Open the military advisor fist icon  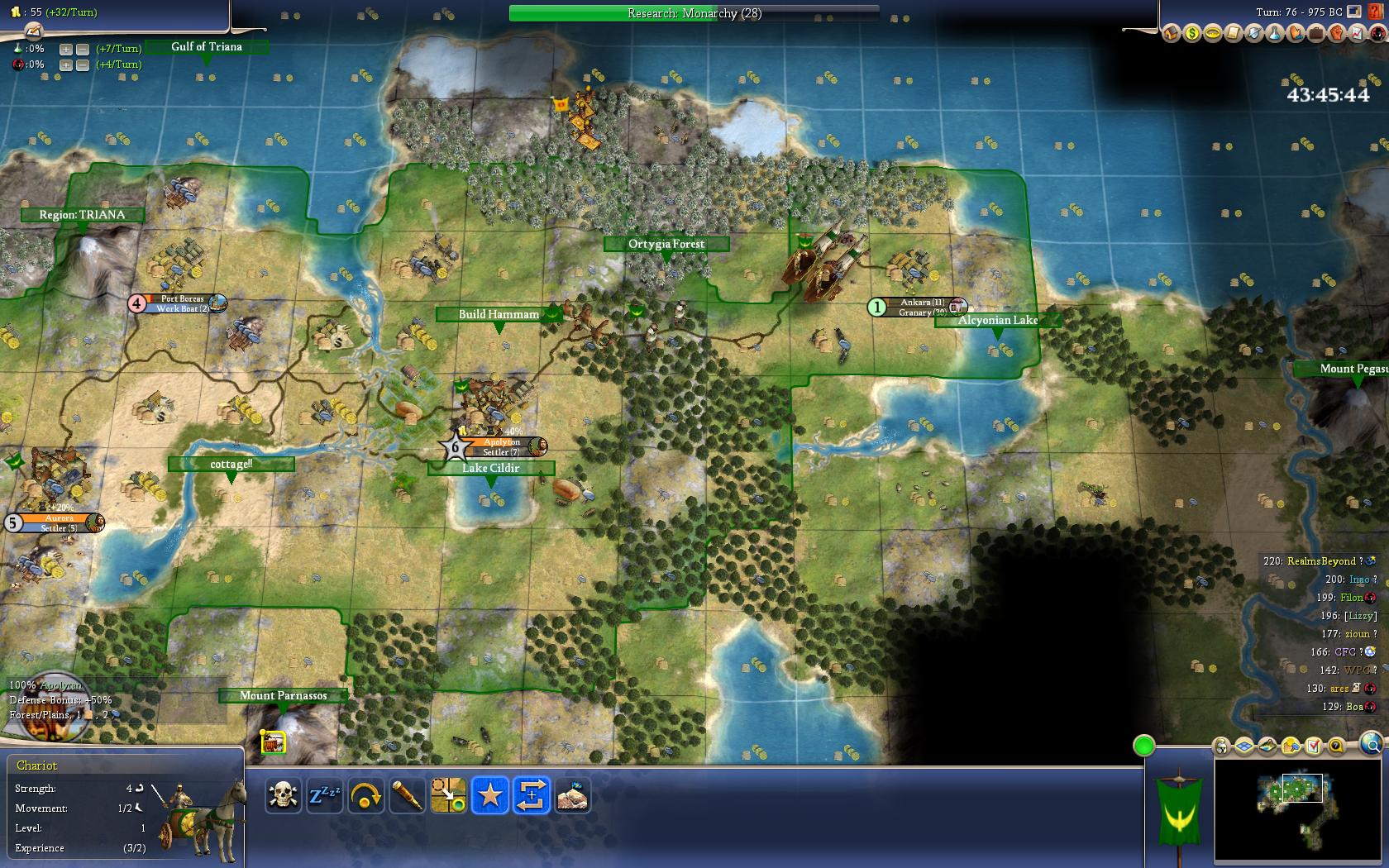1336,33
